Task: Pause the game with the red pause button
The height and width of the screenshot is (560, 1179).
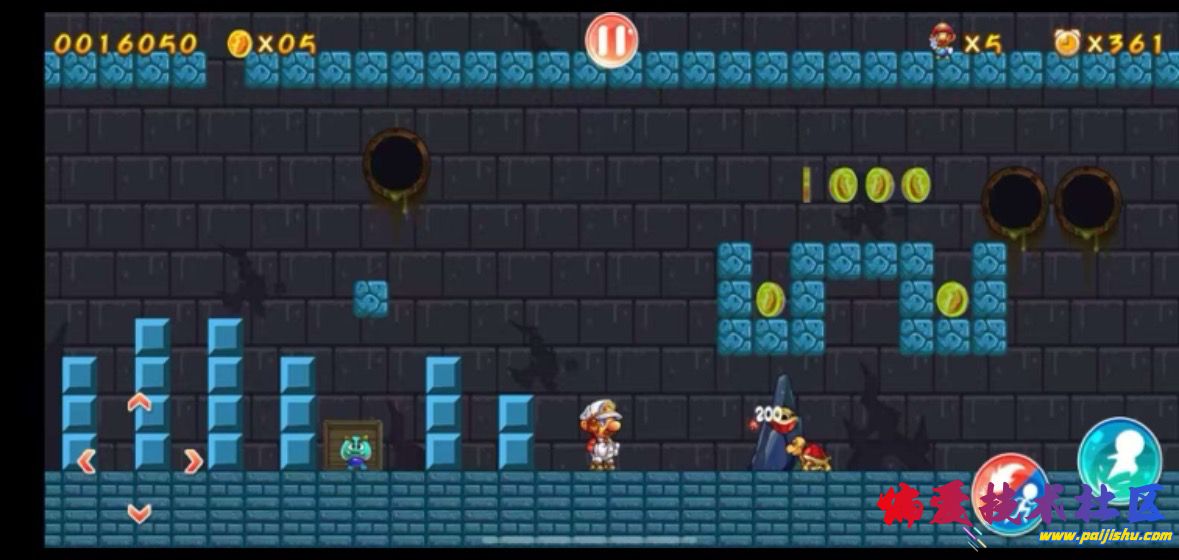Action: coord(611,41)
